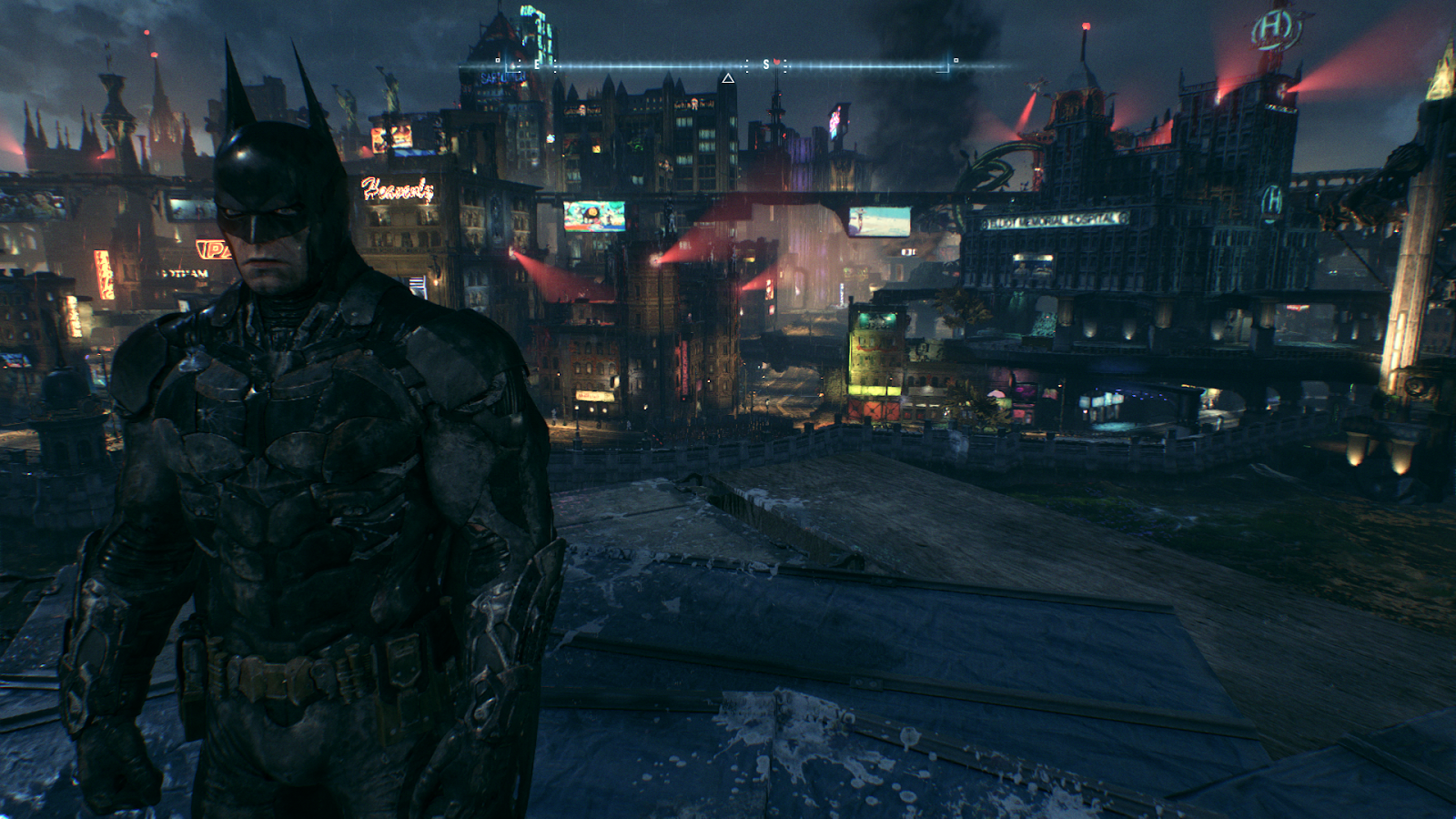Select the E direction marker on the compass
This screenshot has height=819, width=1456.
click(x=537, y=65)
